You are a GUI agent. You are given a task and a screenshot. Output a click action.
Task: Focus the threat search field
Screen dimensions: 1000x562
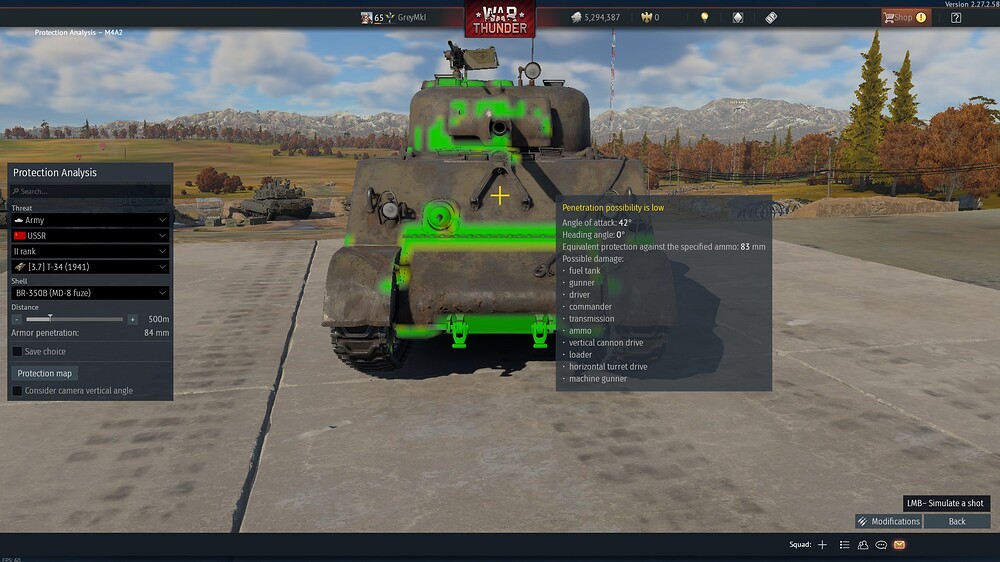pyautogui.click(x=90, y=191)
